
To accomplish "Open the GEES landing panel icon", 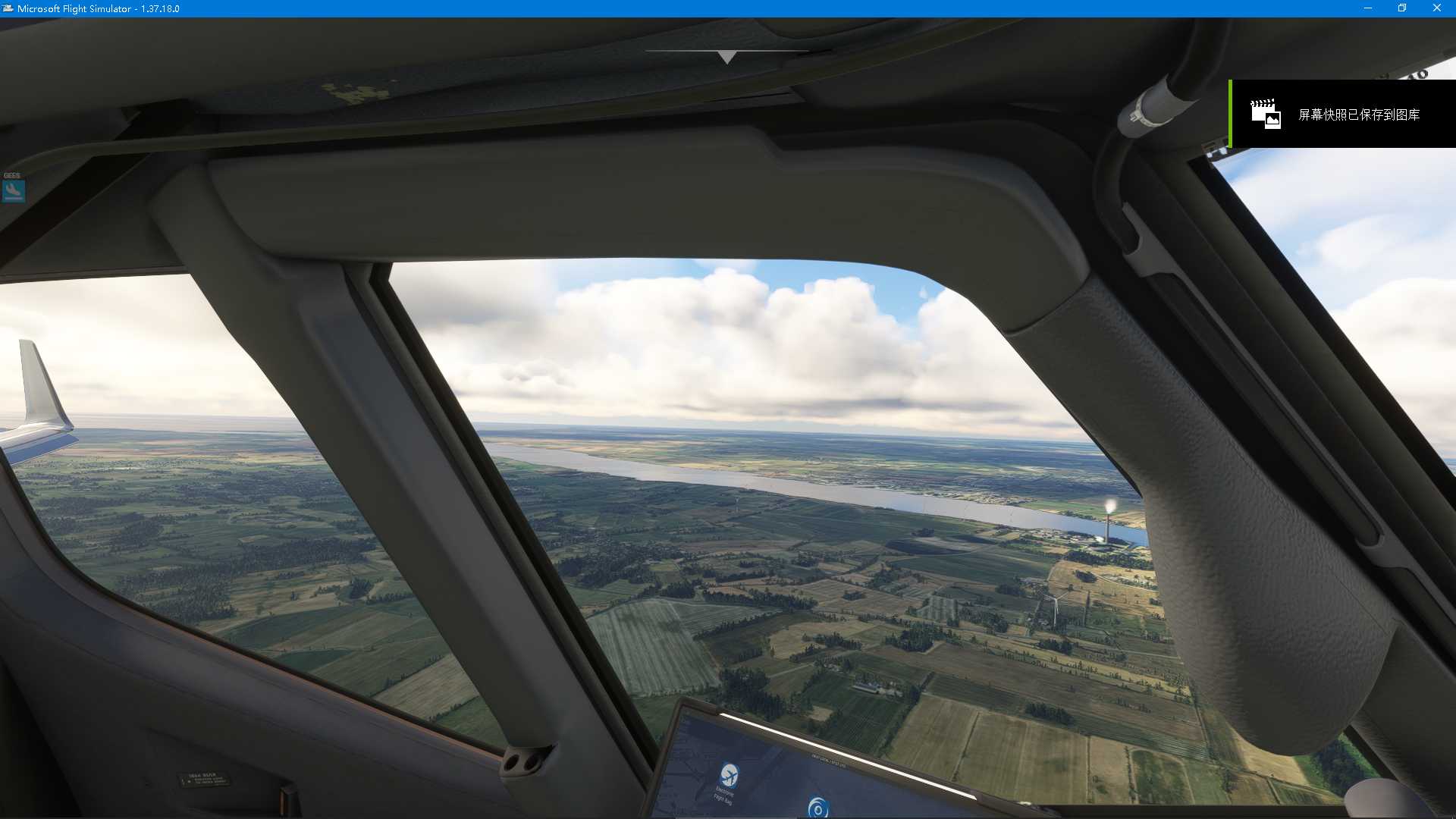I will [x=14, y=190].
